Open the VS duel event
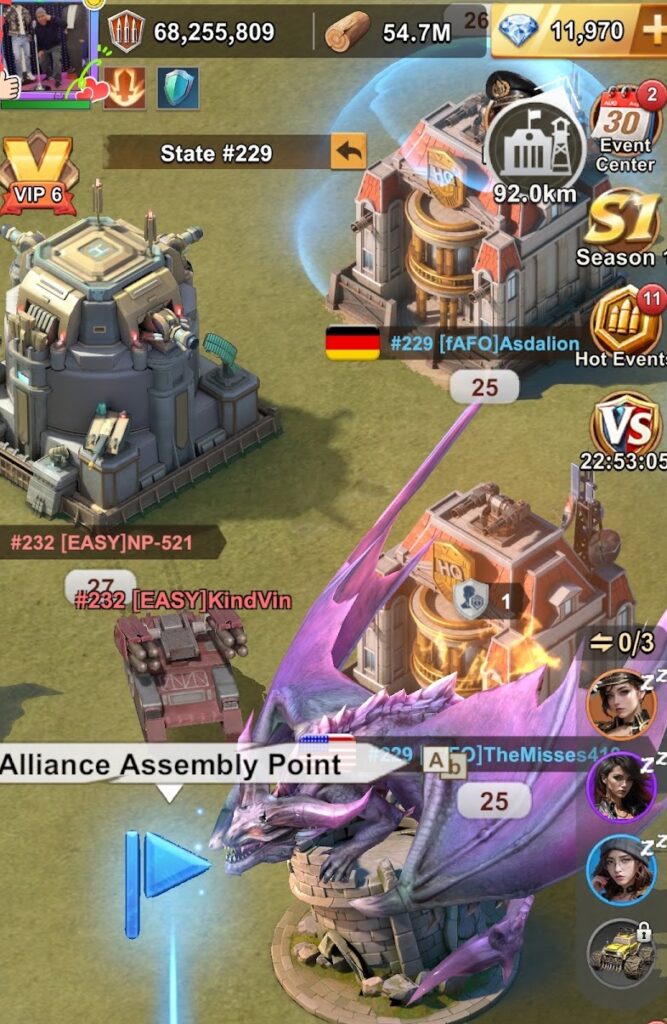The image size is (667, 1024). tap(624, 427)
